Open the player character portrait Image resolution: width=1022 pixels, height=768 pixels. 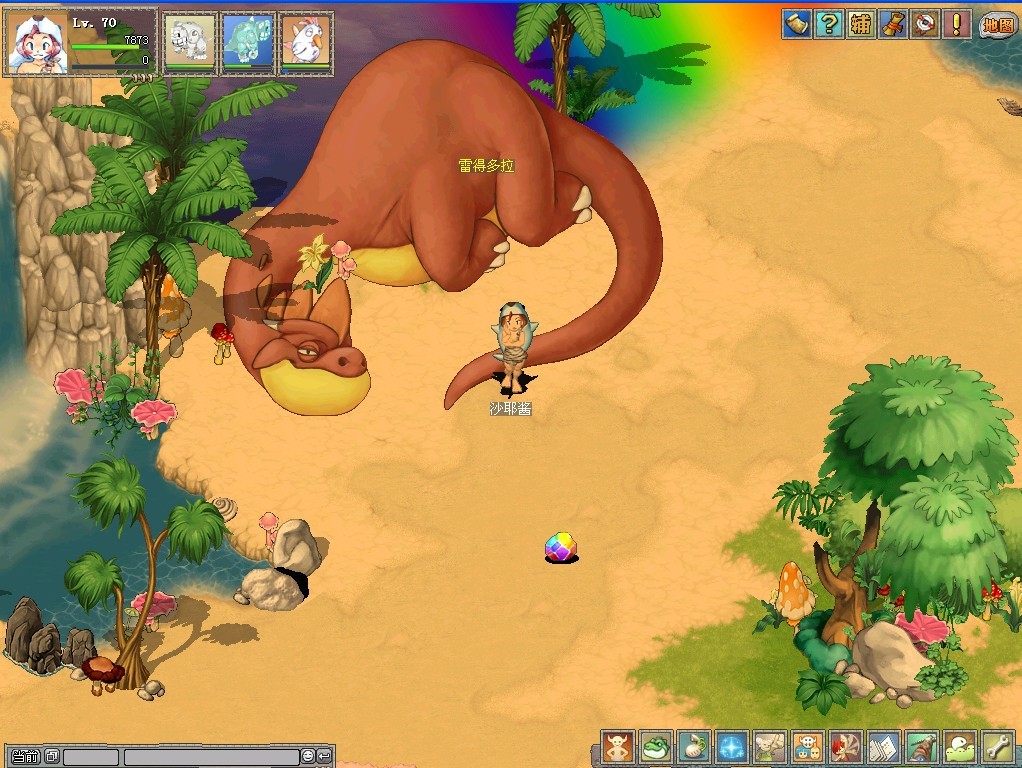[36, 43]
